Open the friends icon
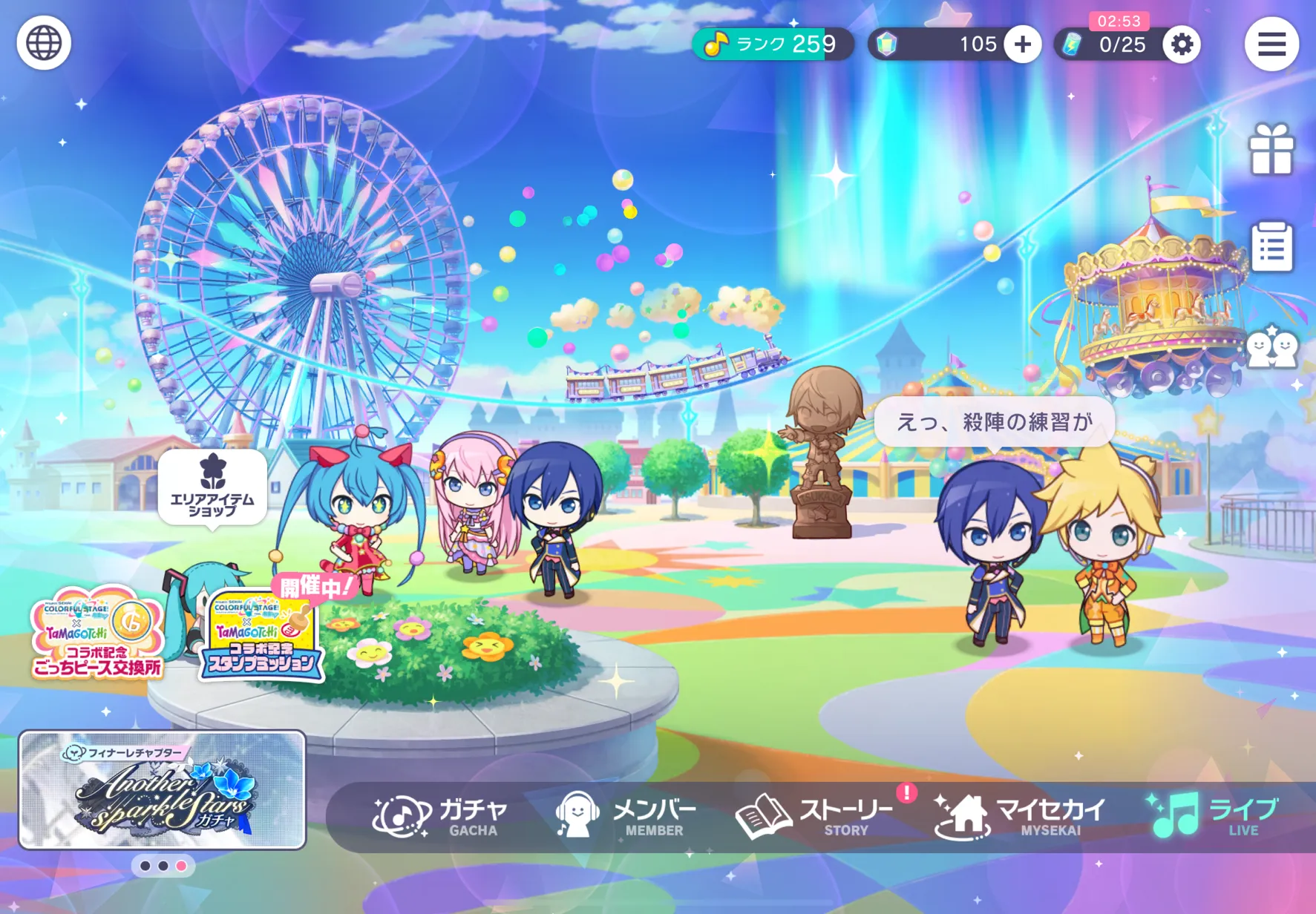 point(1271,347)
